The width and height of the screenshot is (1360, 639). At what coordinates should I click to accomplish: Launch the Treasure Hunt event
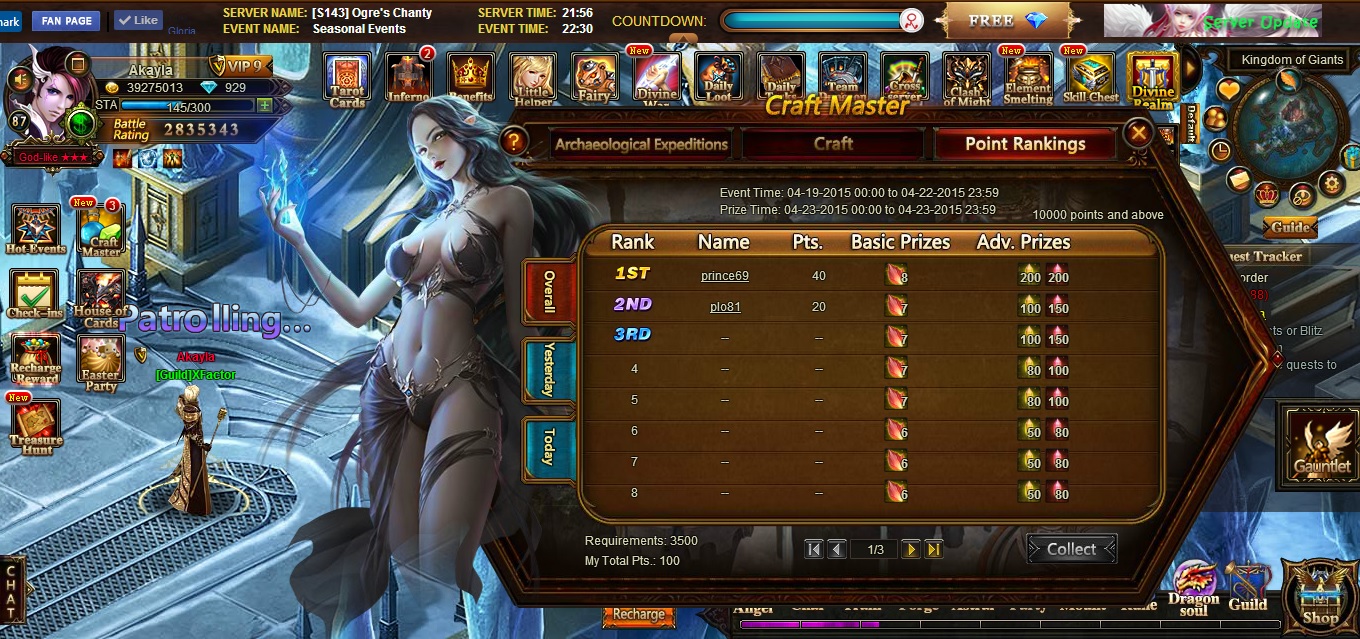point(35,427)
